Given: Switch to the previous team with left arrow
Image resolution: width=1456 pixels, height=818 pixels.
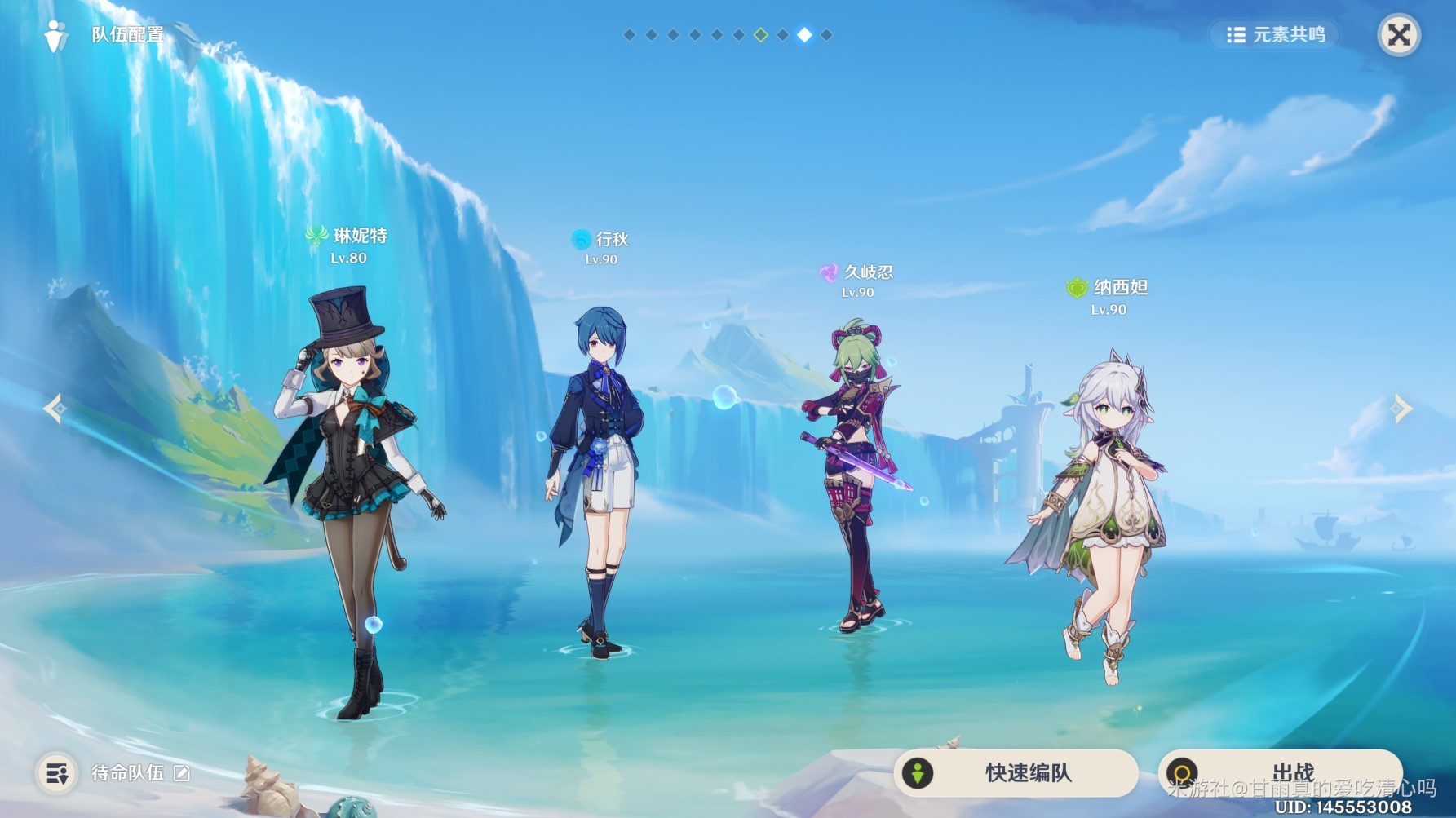Looking at the screenshot, I should tap(55, 408).
